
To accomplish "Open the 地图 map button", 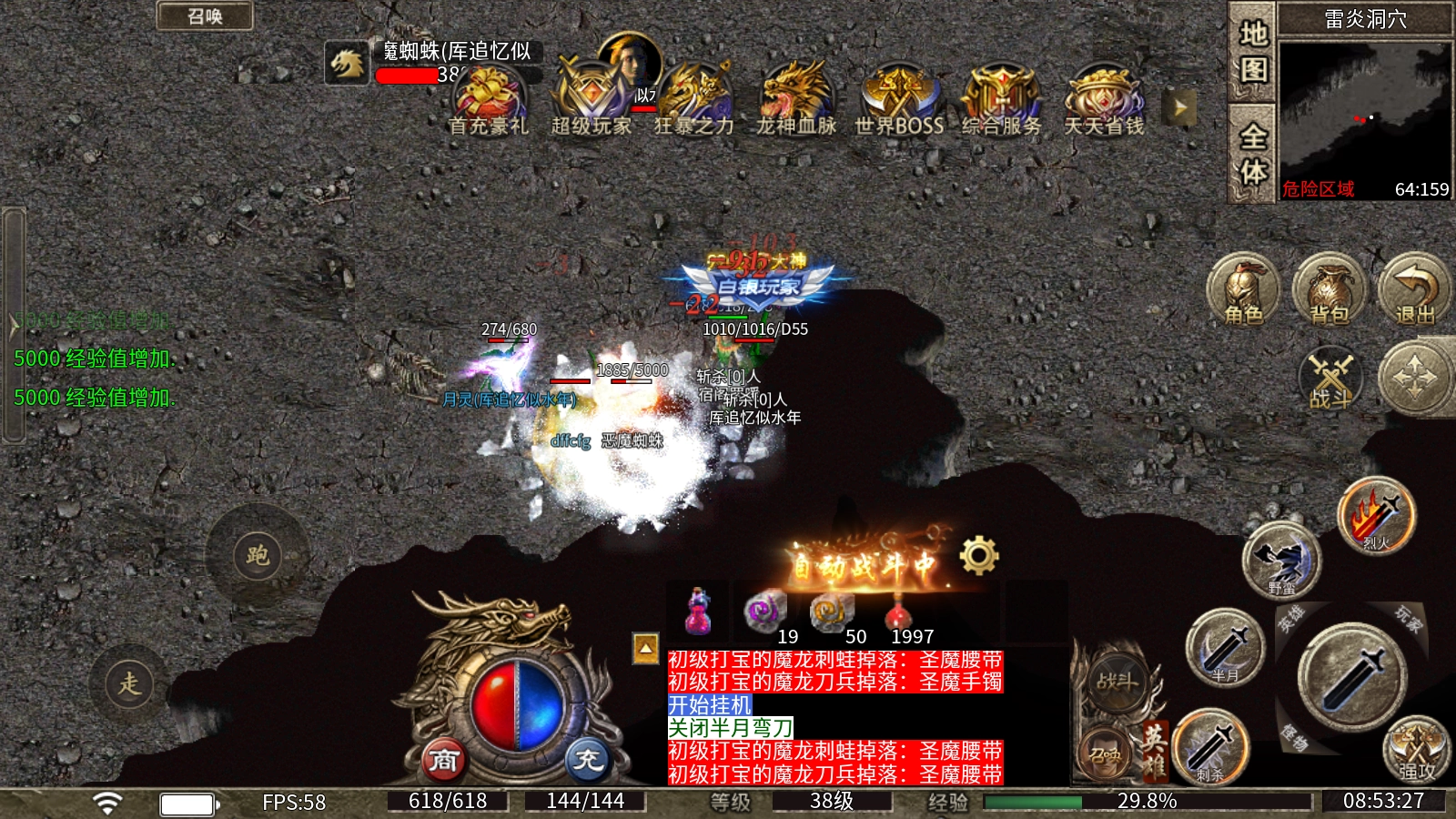I will (x=1253, y=52).
